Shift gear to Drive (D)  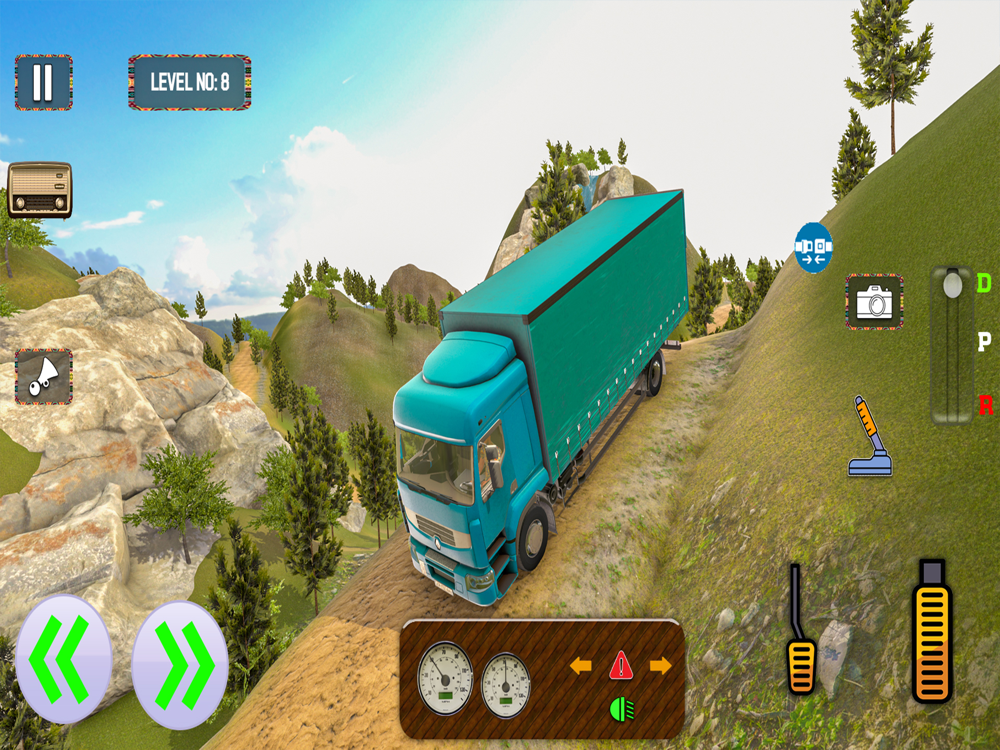coord(984,285)
